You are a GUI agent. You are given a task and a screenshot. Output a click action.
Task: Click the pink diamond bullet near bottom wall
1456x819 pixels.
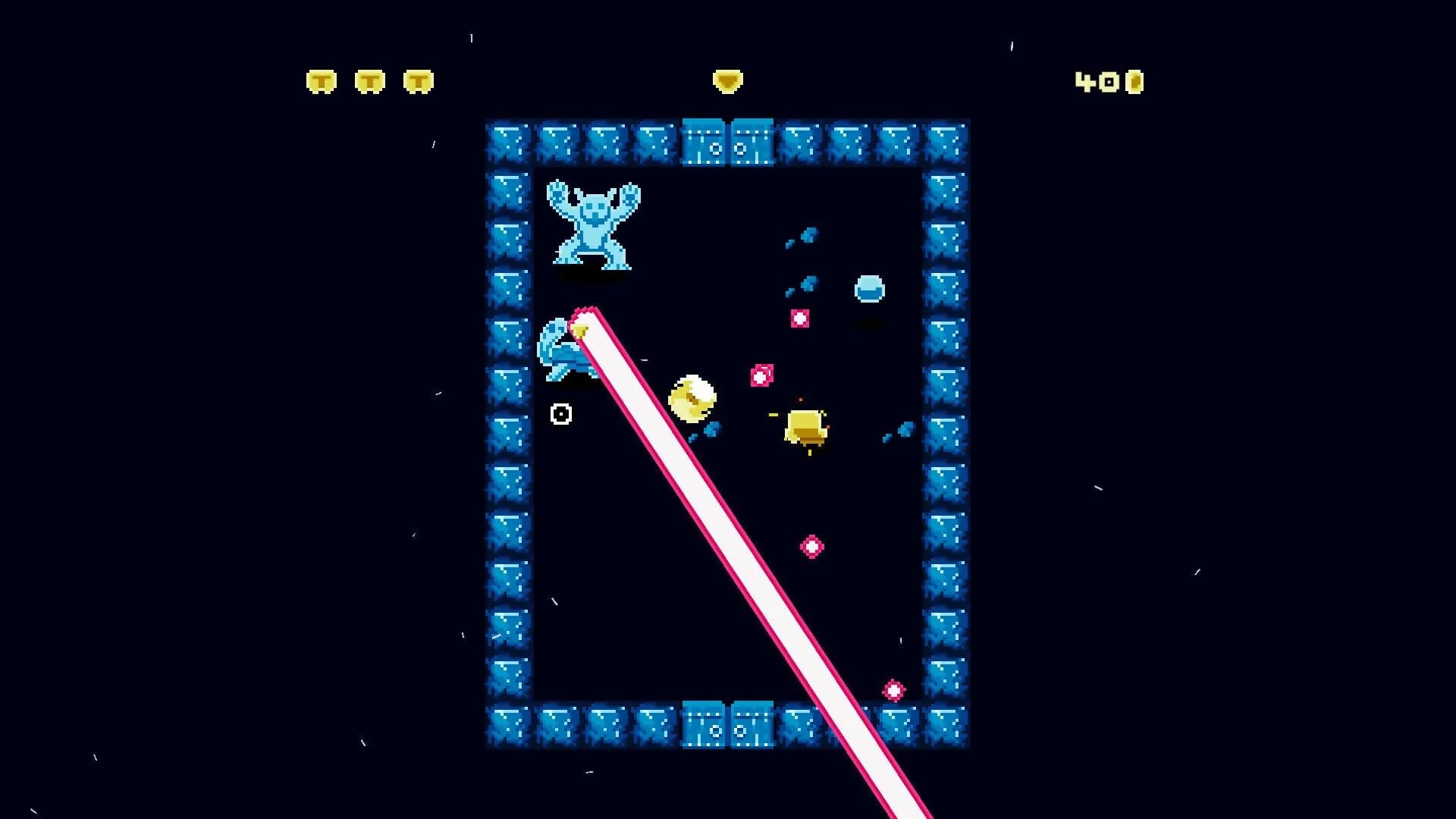point(895,690)
